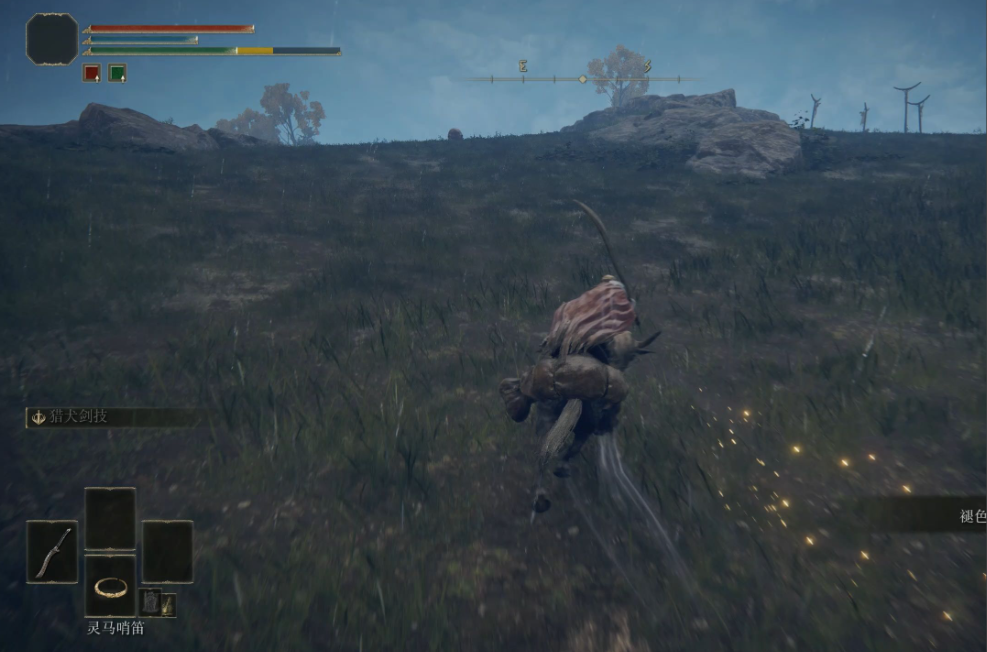Click the compass bar at top

[x=582, y=78]
